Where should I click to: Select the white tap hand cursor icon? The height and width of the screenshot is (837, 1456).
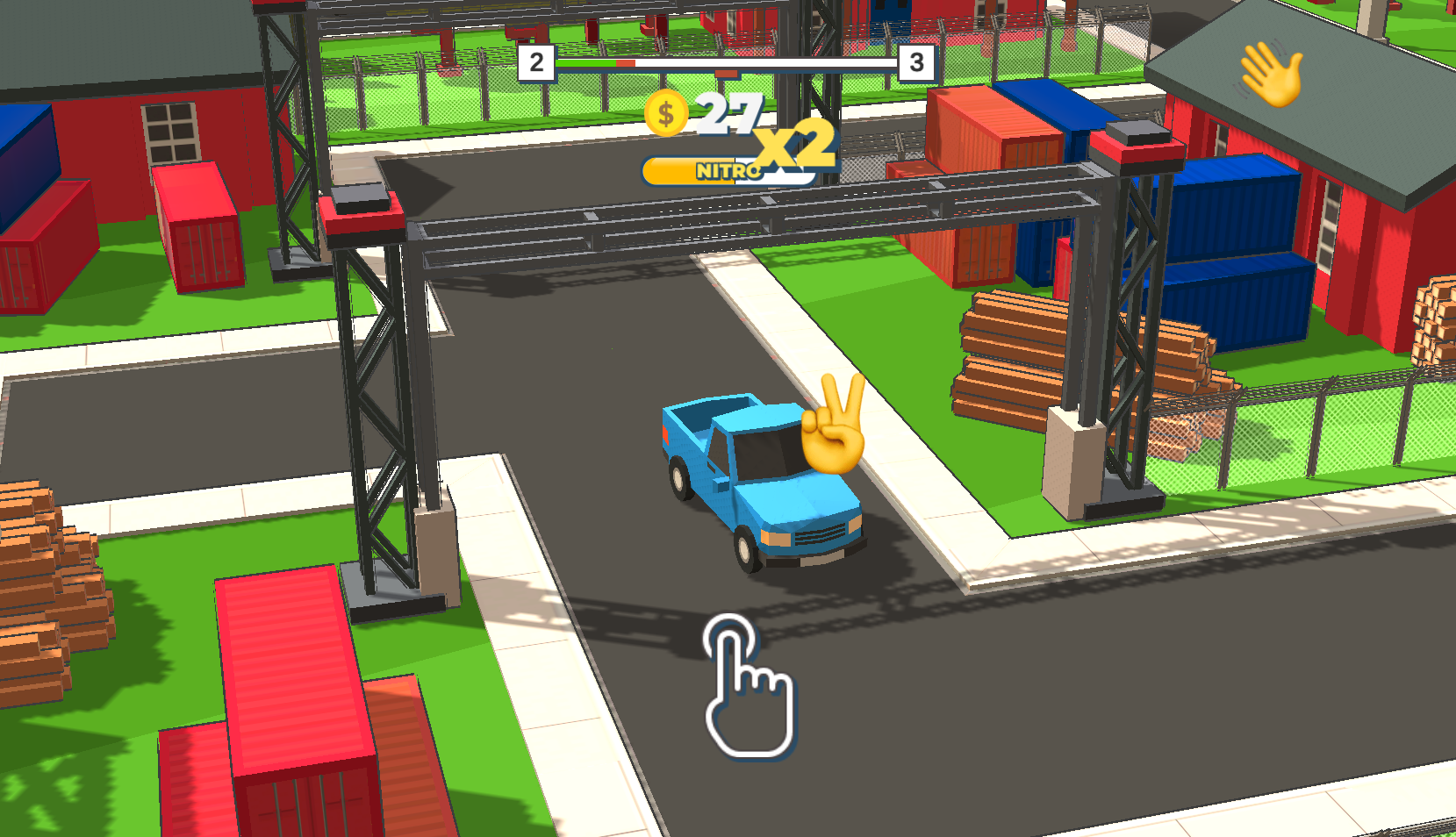(745, 692)
